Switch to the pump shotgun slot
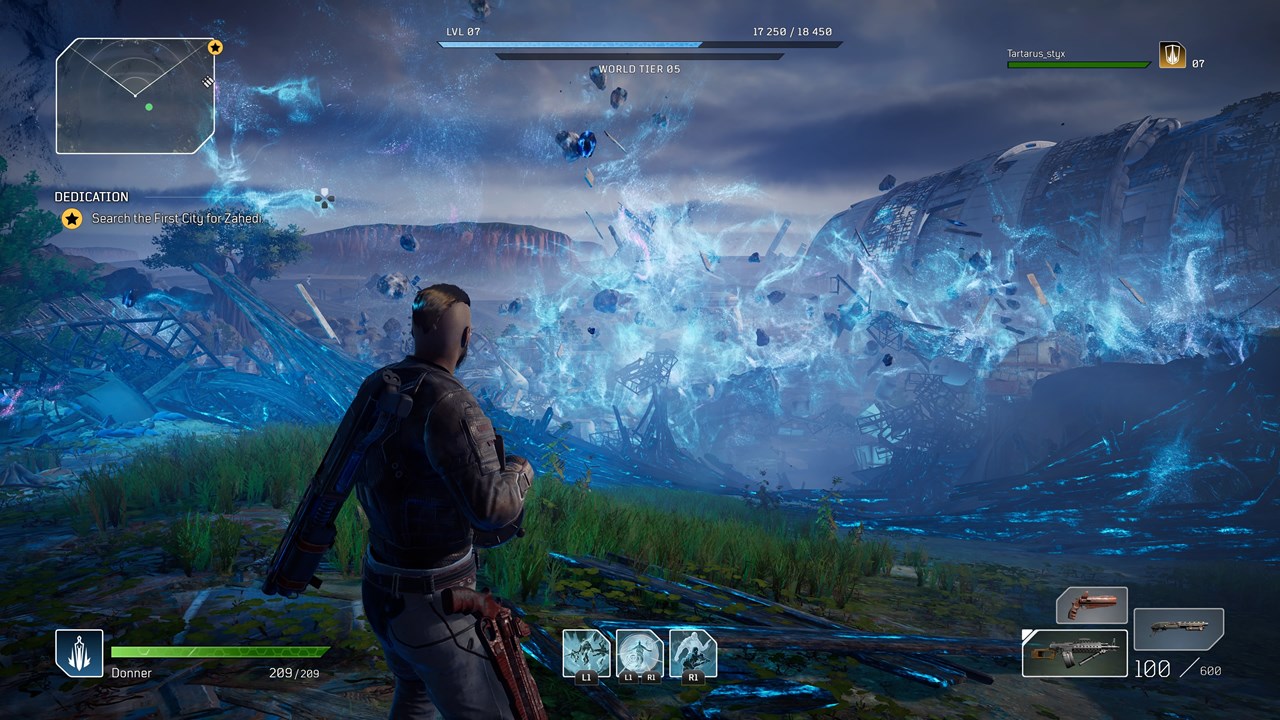The width and height of the screenshot is (1280, 720). coord(1178,628)
